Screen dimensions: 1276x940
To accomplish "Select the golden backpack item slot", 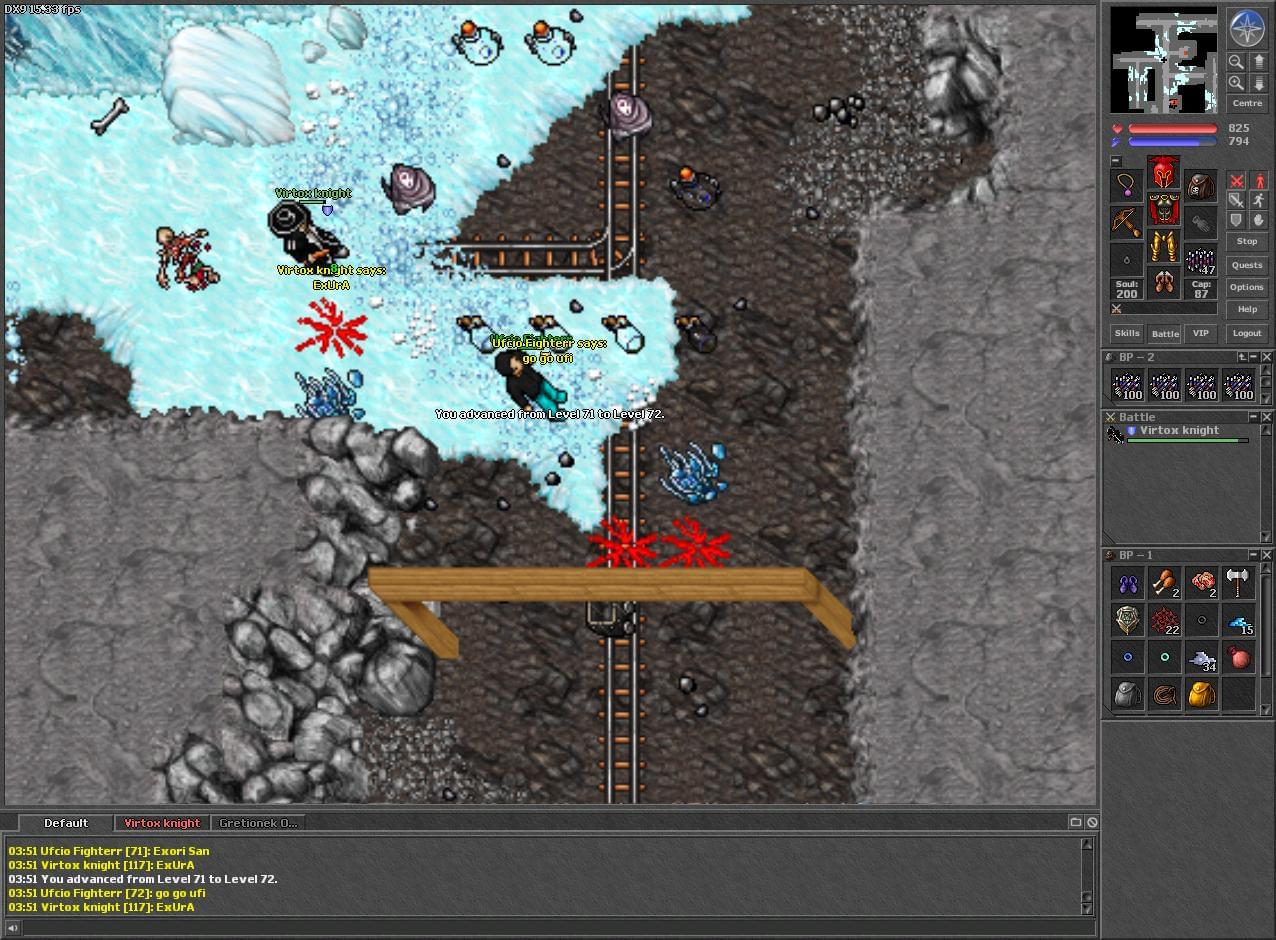I will 1201,694.
